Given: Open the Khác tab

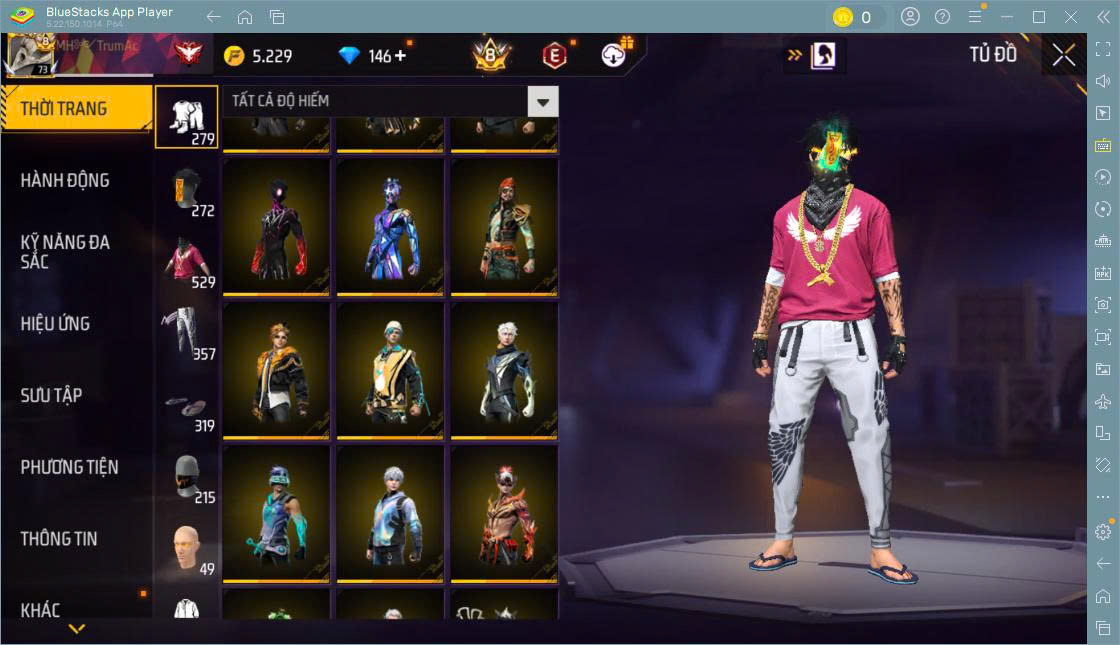Looking at the screenshot, I should [41, 610].
